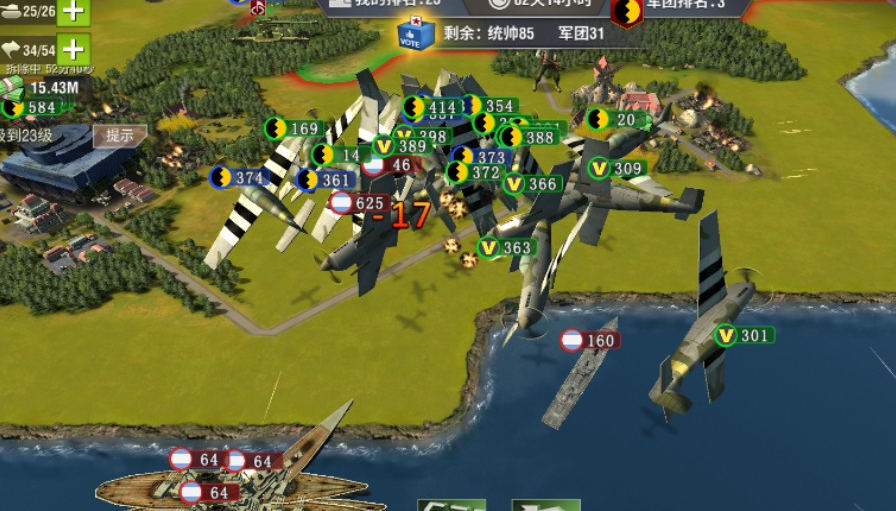Select the V-badge unit labeled 363
The image size is (896, 511).
point(507,247)
